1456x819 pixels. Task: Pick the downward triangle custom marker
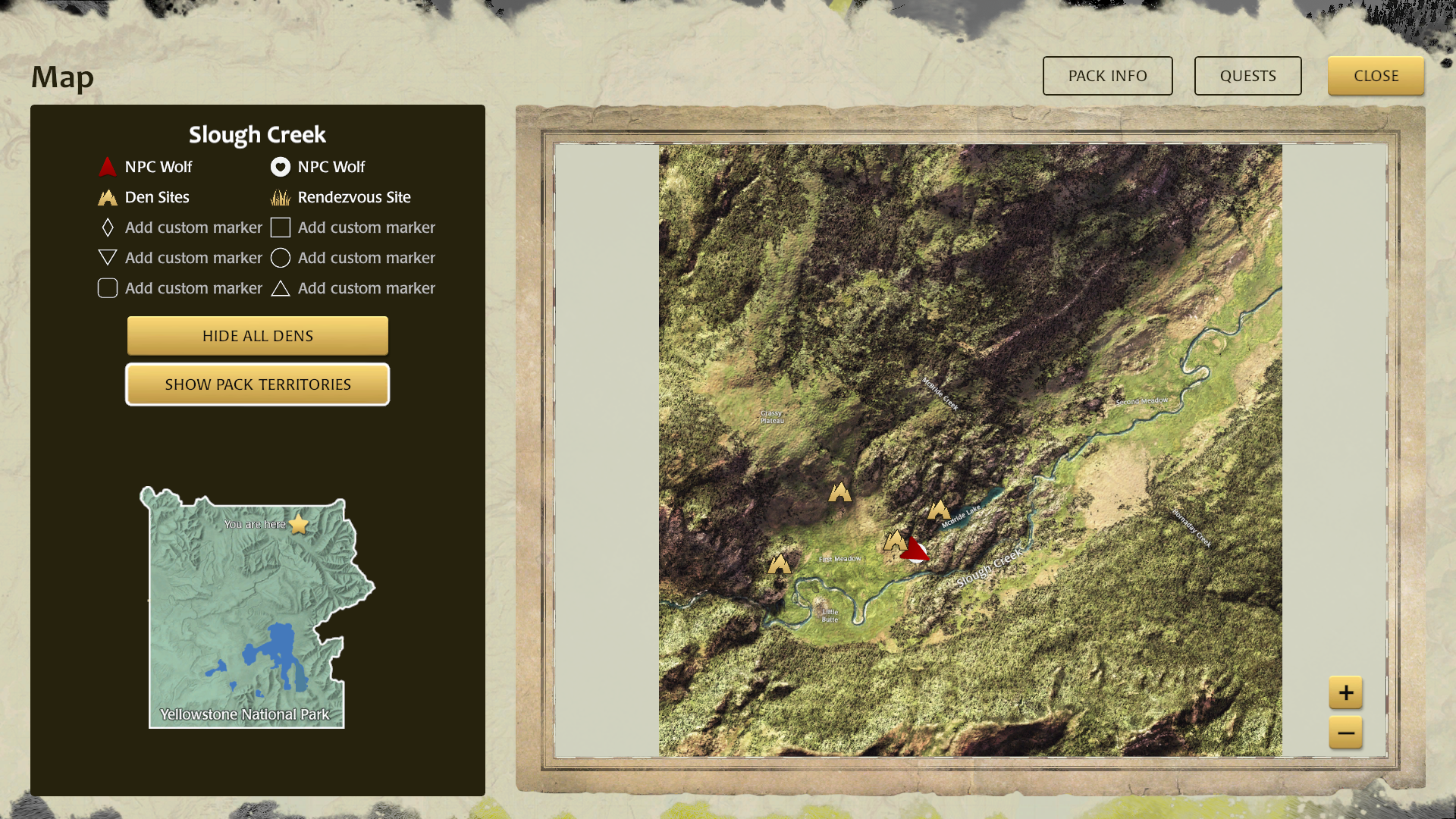click(108, 258)
